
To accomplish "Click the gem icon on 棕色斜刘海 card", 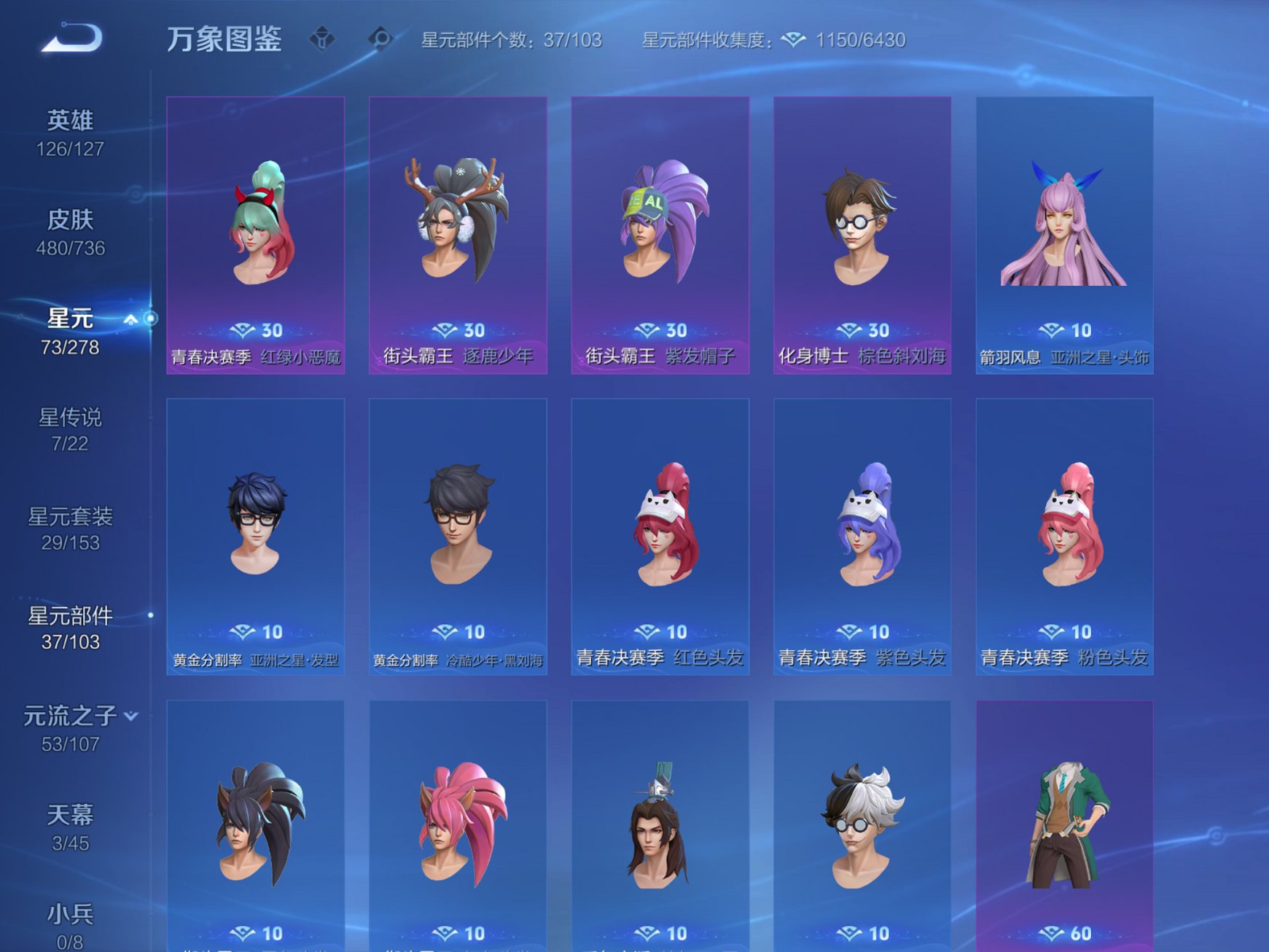I will pos(848,330).
